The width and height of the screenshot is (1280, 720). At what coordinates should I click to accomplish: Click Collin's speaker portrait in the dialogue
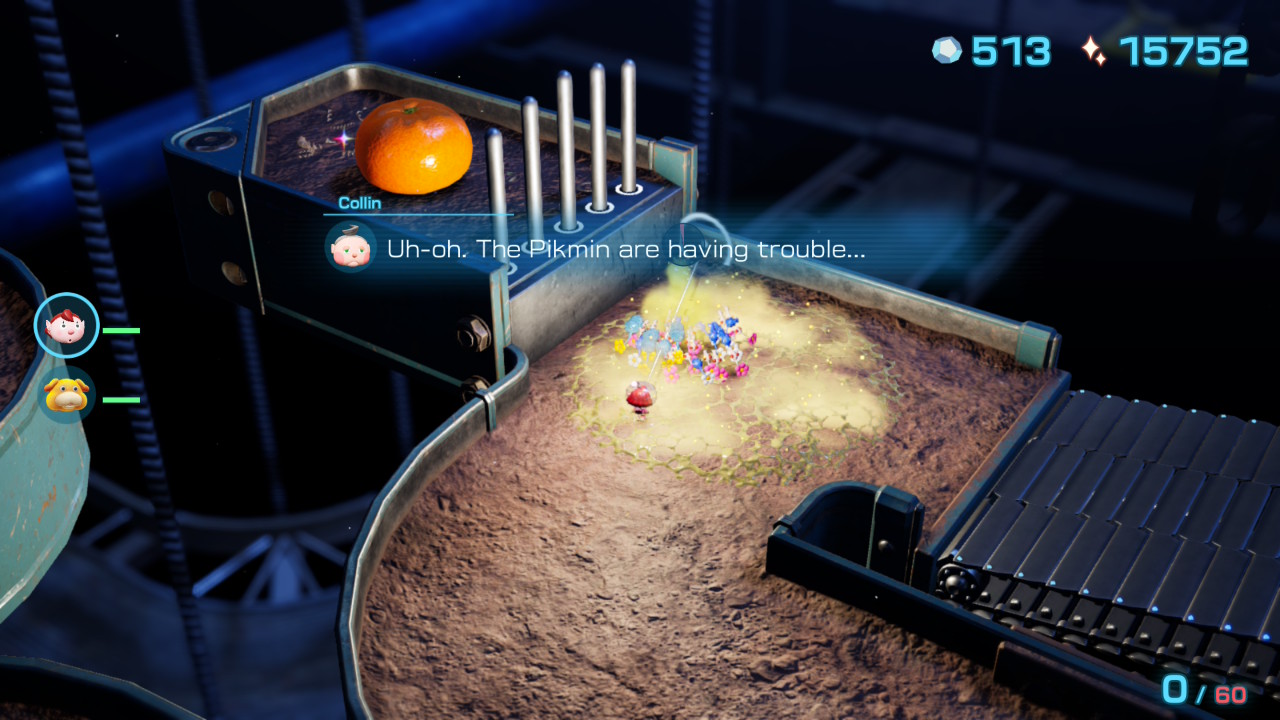(350, 247)
